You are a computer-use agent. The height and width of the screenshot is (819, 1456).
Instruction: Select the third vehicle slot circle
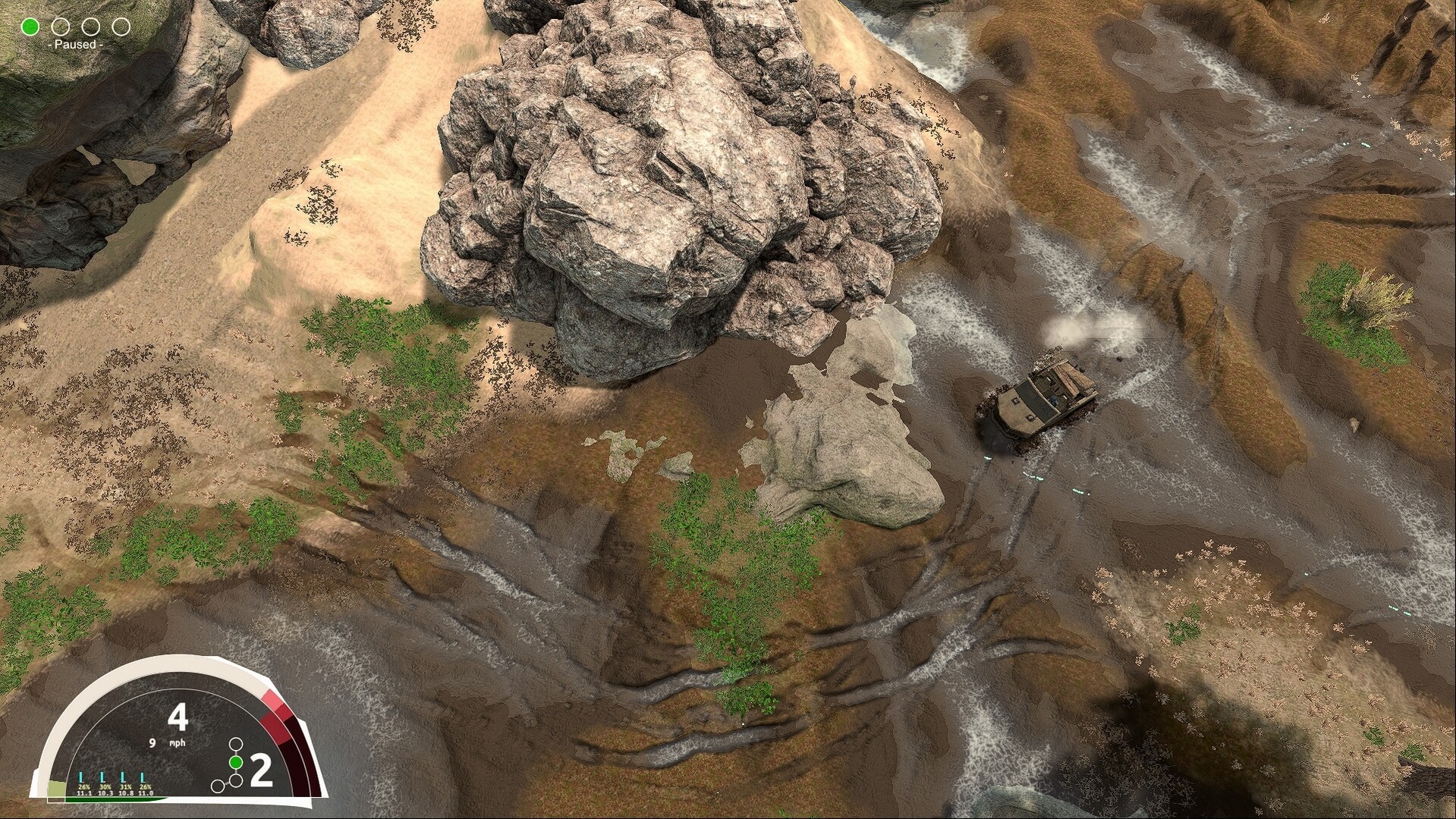point(91,27)
